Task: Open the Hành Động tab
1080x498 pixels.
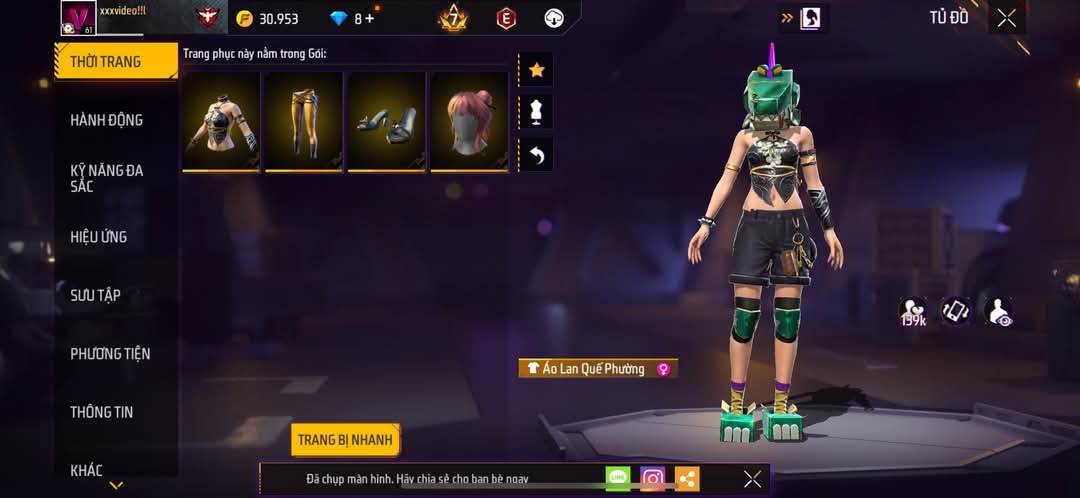Action: pos(107,120)
